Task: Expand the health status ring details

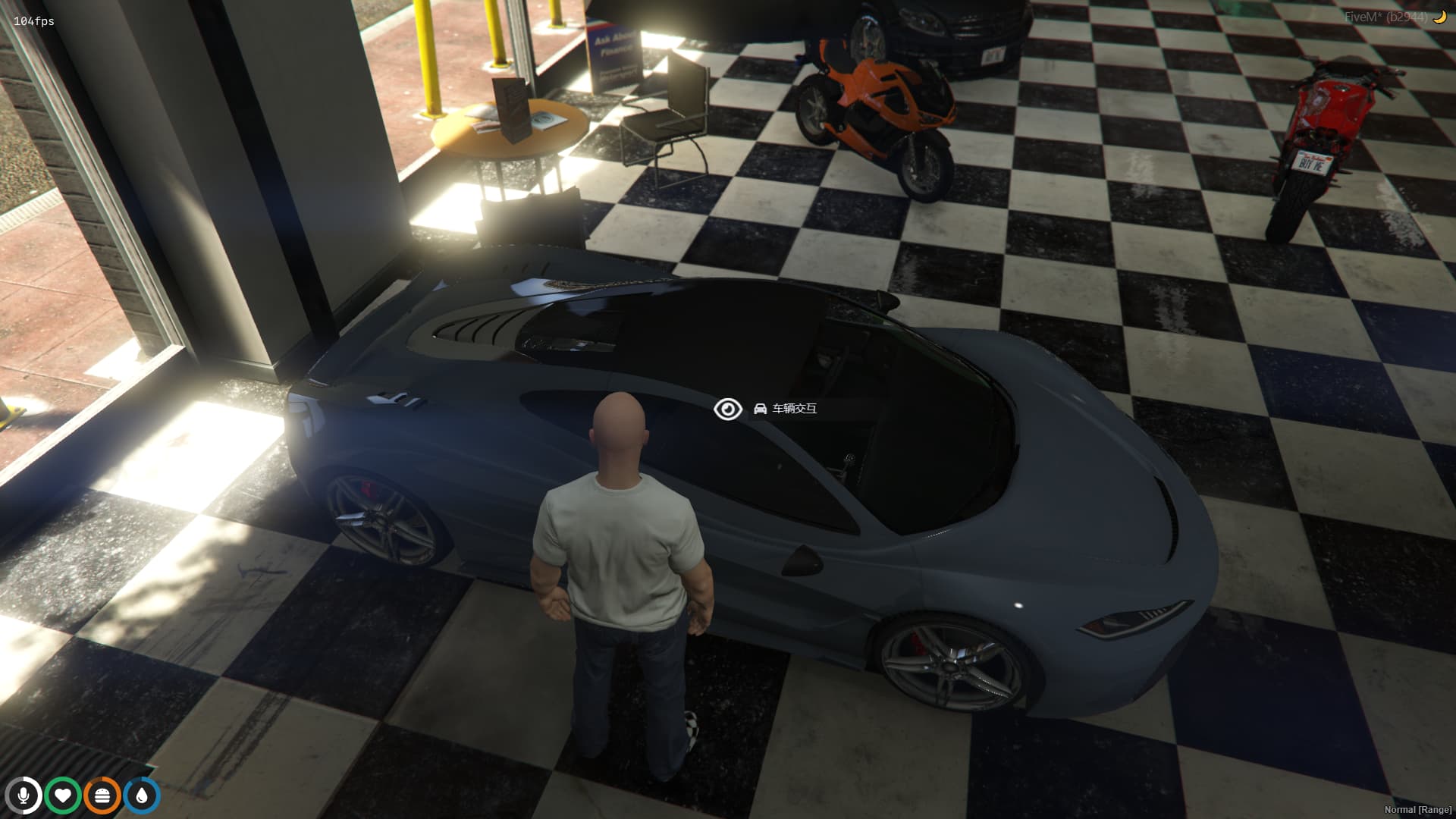Action: [x=64, y=795]
